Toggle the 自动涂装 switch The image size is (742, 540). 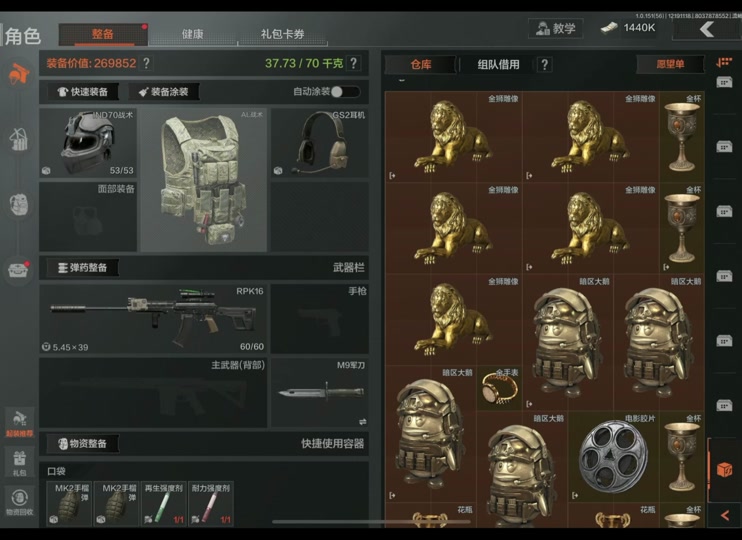346,91
